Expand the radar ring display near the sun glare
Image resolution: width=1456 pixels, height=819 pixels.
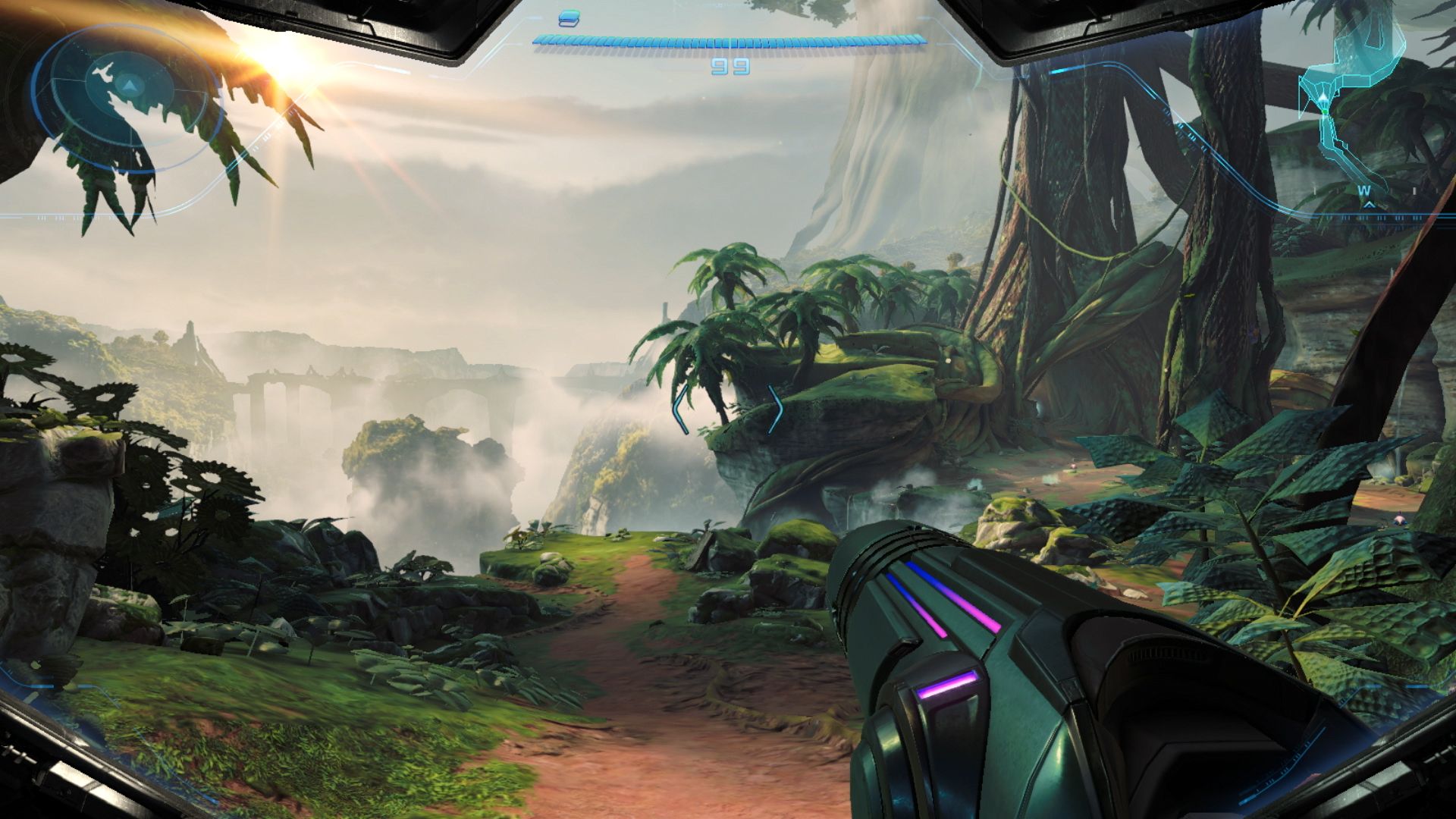tap(121, 99)
